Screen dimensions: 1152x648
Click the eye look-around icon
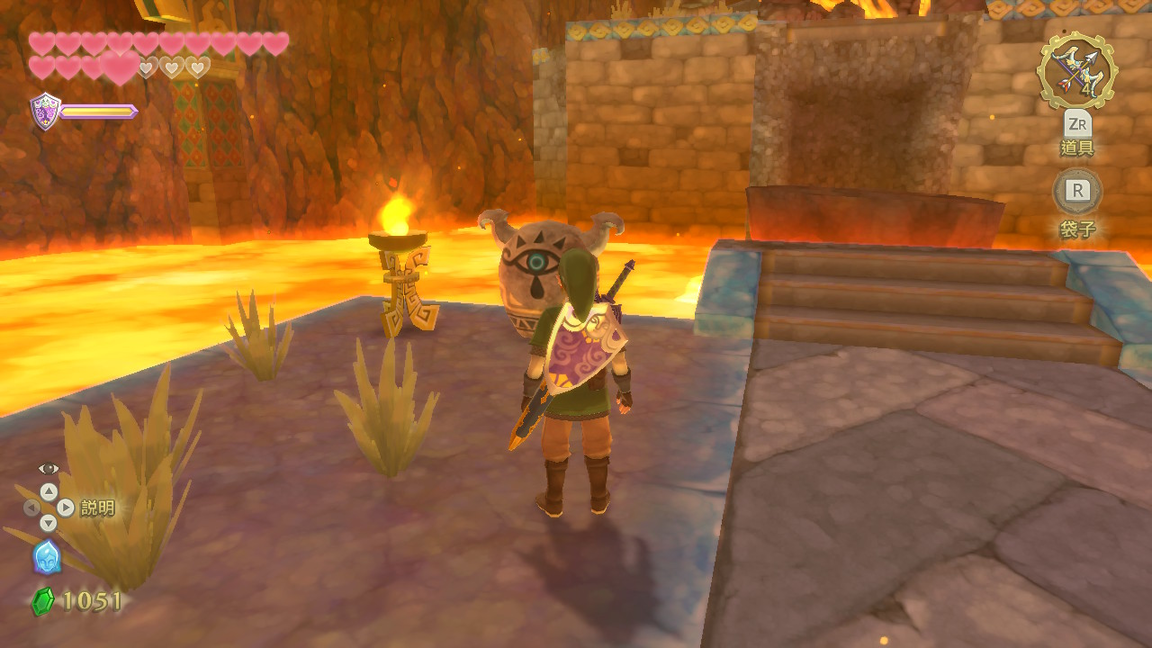click(48, 469)
